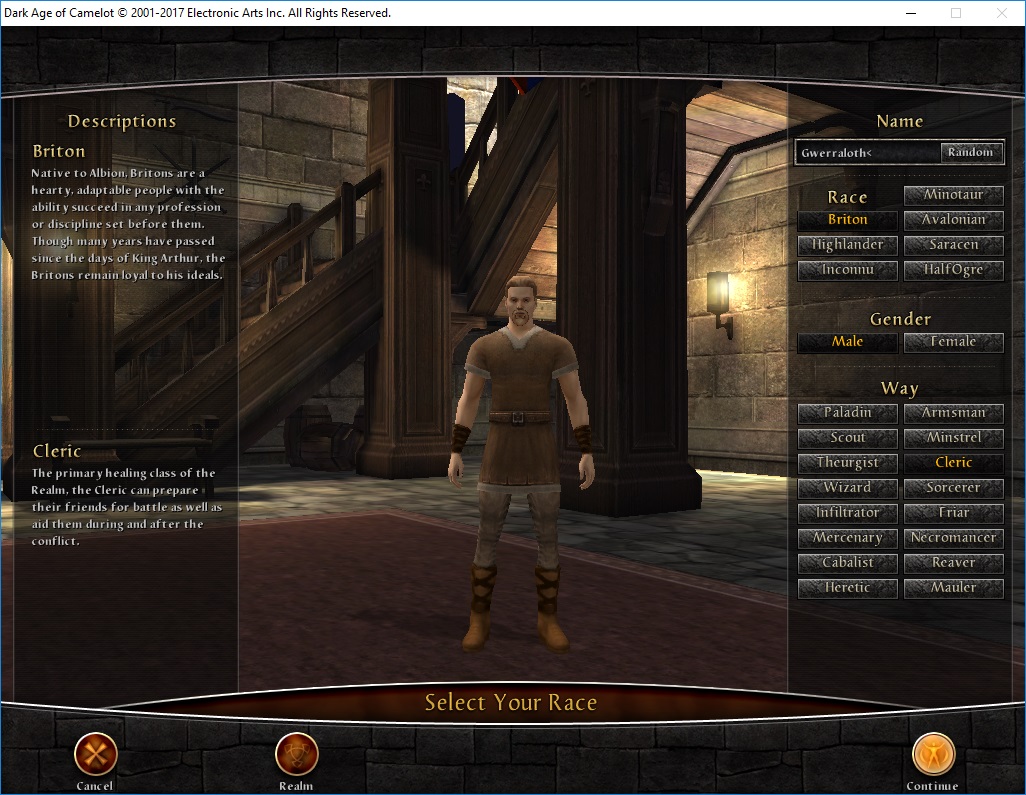Cancel character creation
The height and width of the screenshot is (795, 1026).
pos(96,754)
